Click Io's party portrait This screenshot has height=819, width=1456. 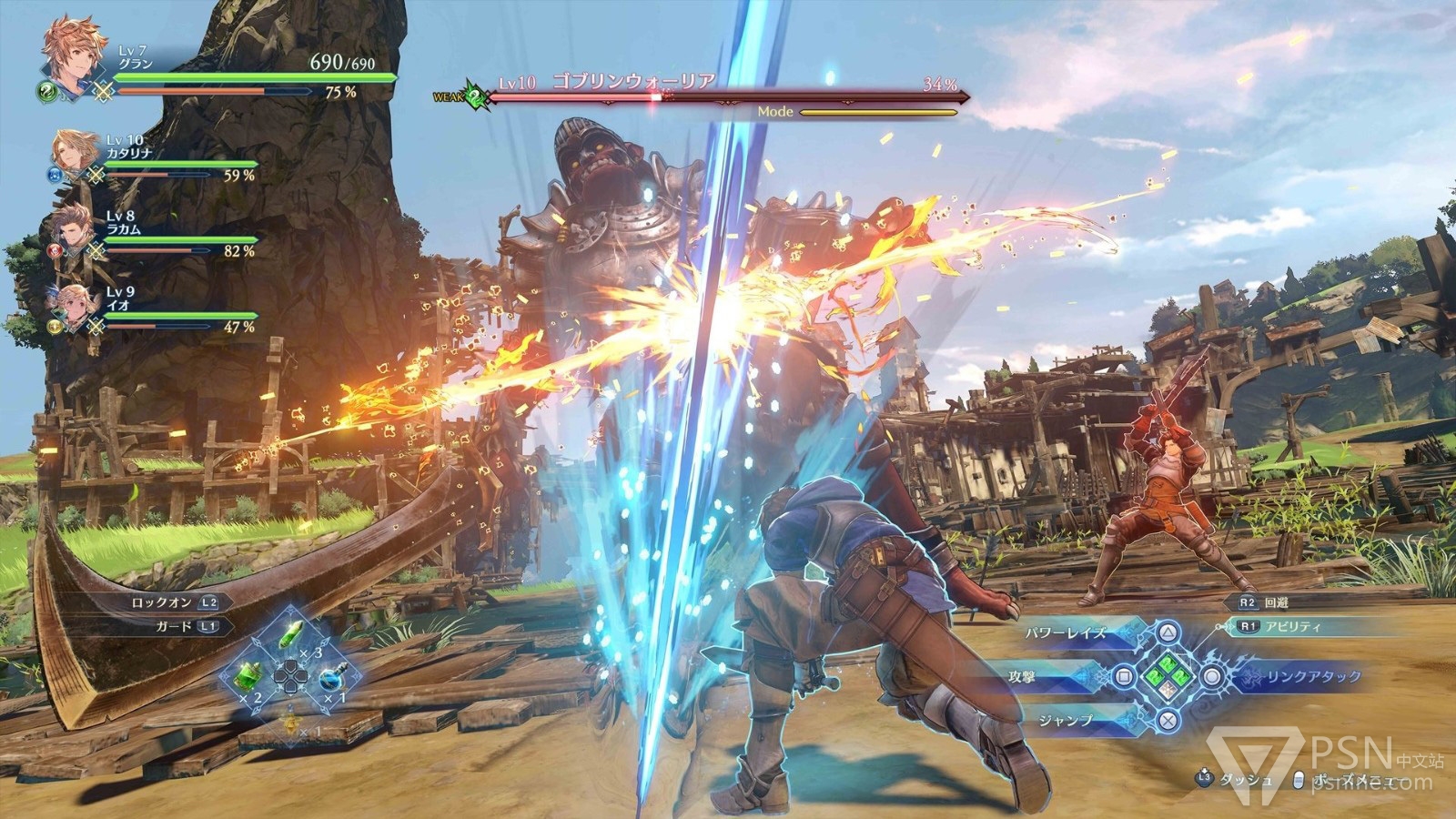(x=73, y=305)
